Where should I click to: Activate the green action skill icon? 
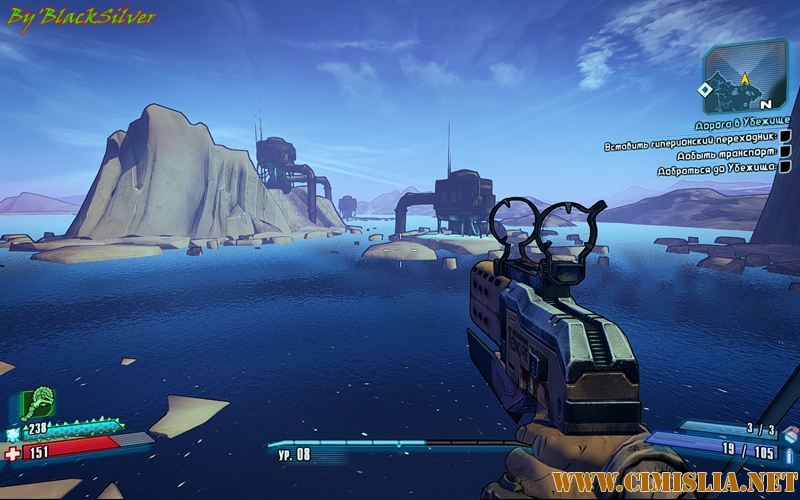click(x=38, y=404)
